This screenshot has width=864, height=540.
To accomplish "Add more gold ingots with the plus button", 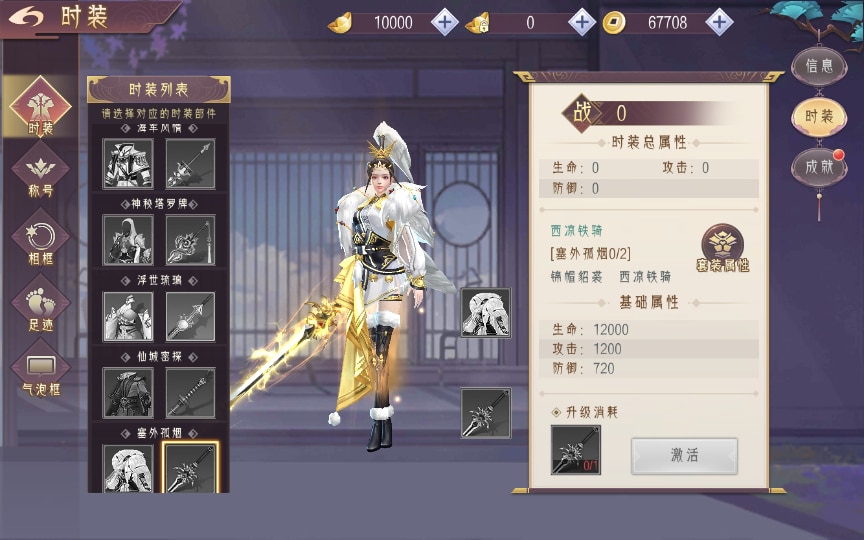I will 445,22.
